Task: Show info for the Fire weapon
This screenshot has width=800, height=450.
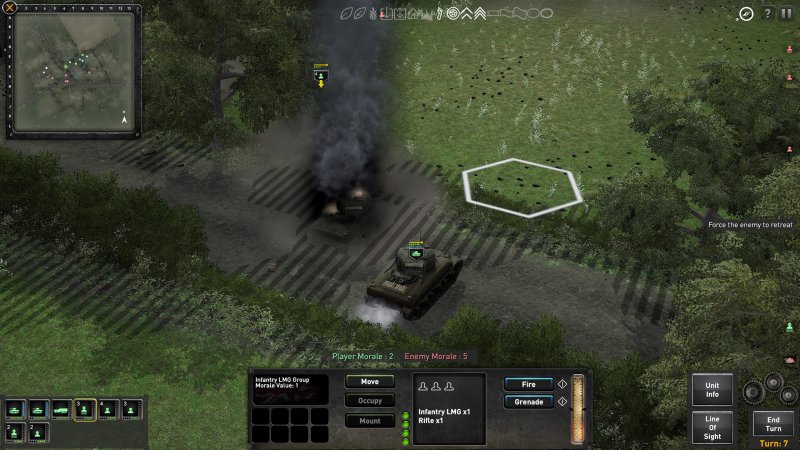Action: [562, 384]
